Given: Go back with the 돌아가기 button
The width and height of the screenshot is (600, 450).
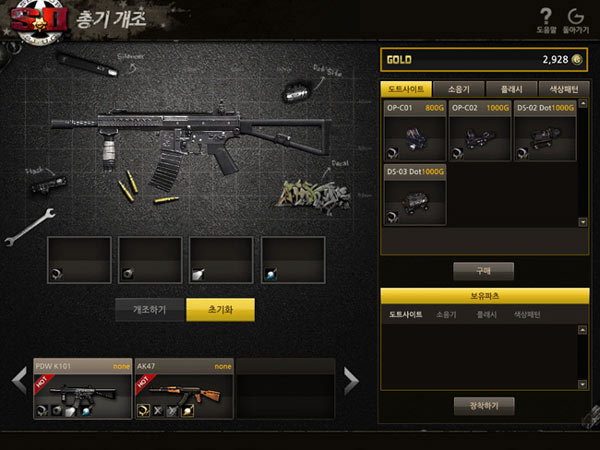Looking at the screenshot, I should pos(575,19).
